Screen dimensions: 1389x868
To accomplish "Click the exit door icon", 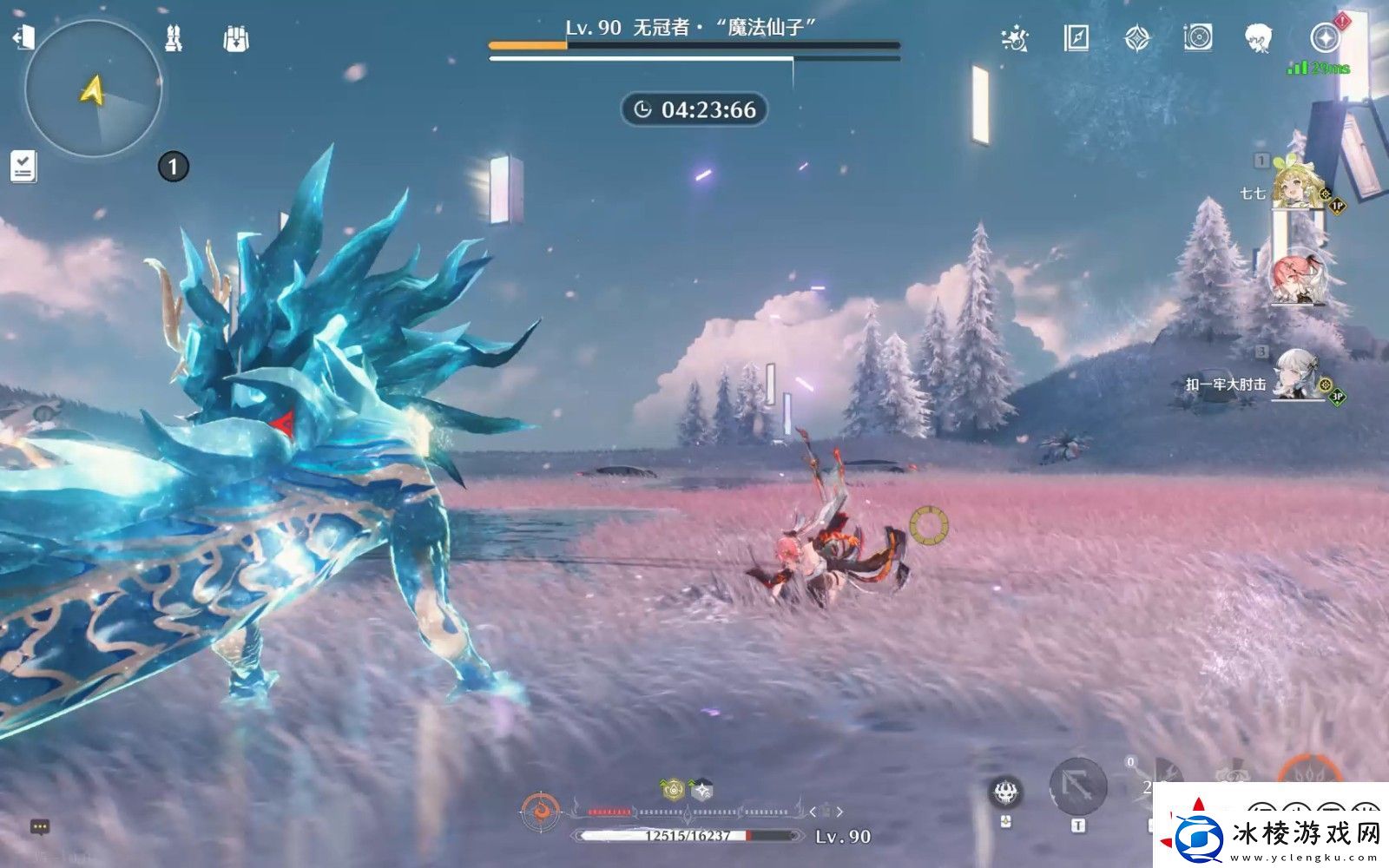I will (x=23, y=37).
